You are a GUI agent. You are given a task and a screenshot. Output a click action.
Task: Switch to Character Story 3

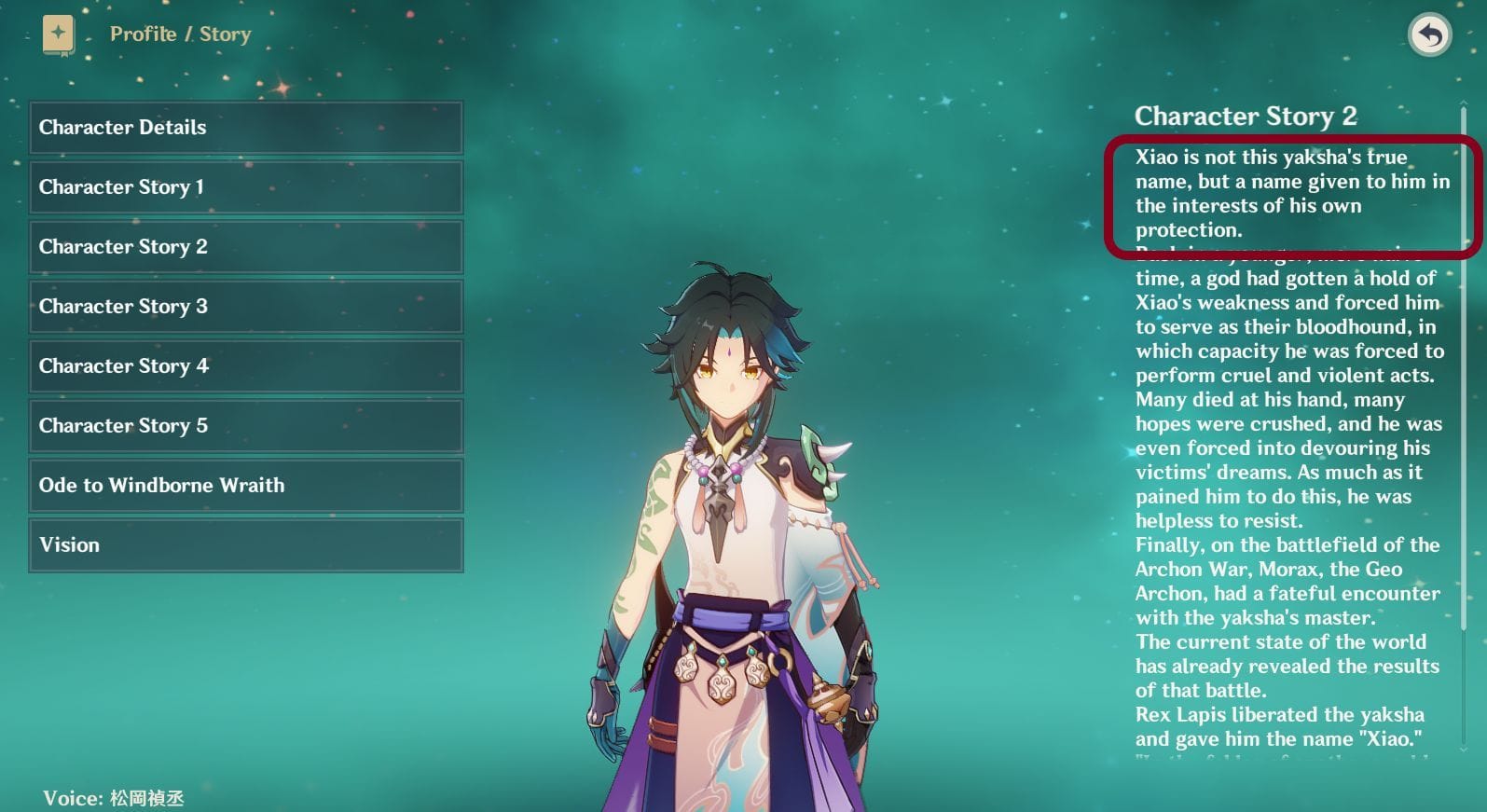245,307
